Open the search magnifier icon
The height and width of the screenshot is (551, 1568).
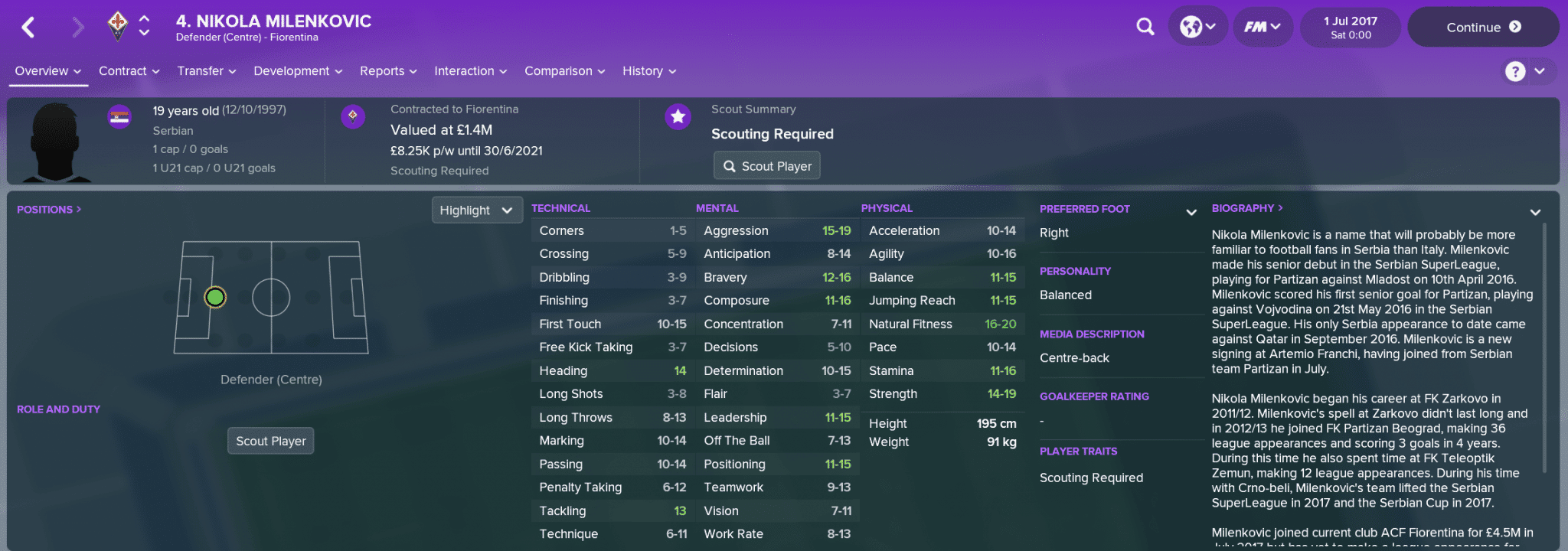[1145, 28]
